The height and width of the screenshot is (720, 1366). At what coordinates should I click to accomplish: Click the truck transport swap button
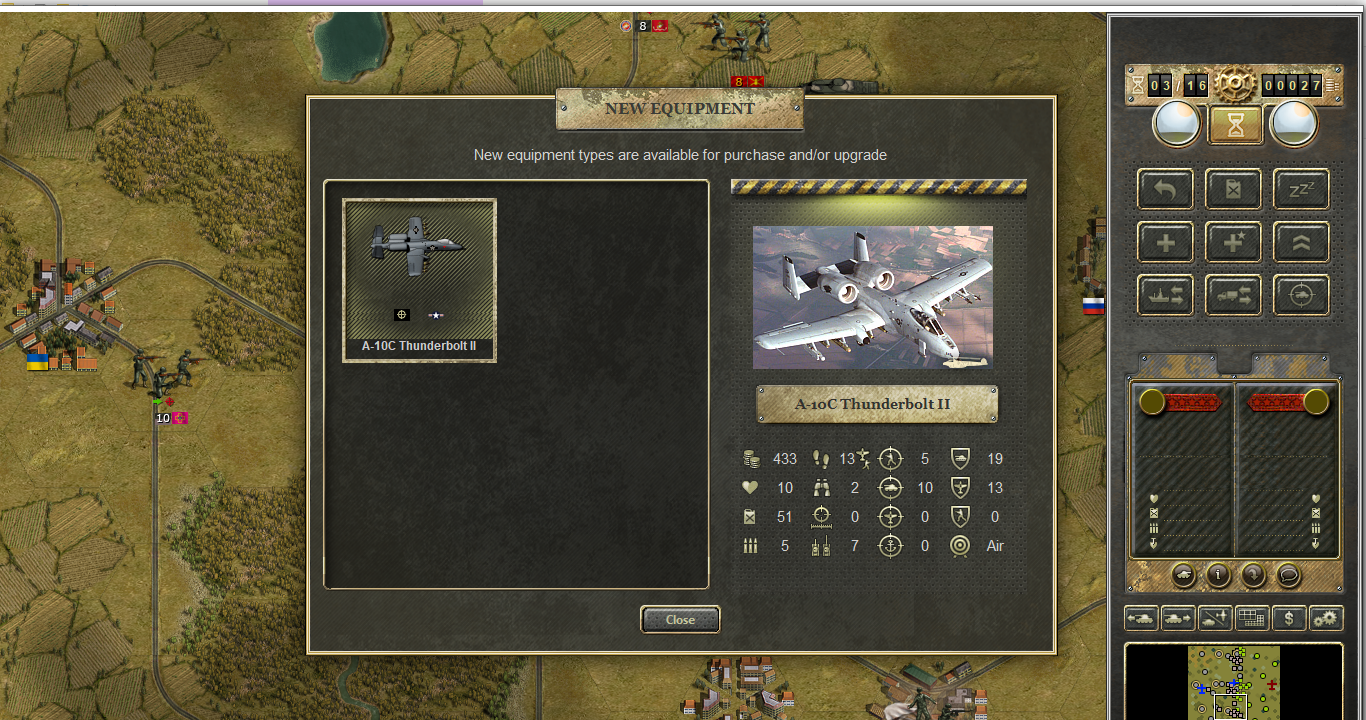tap(1233, 295)
